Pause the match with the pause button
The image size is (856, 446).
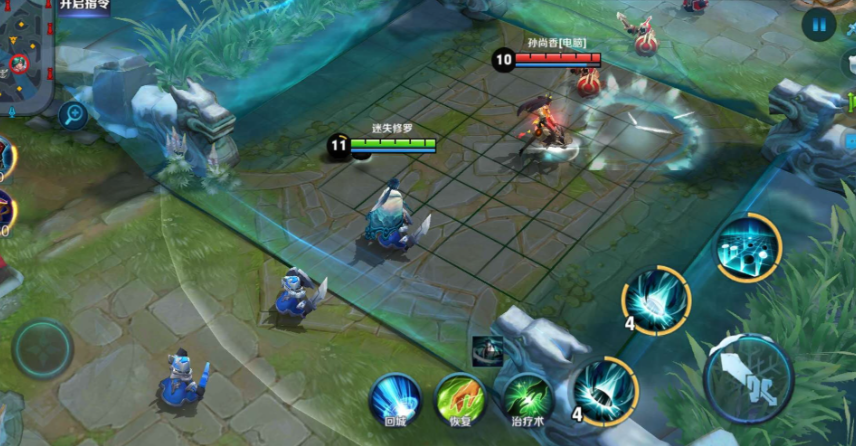point(818,24)
